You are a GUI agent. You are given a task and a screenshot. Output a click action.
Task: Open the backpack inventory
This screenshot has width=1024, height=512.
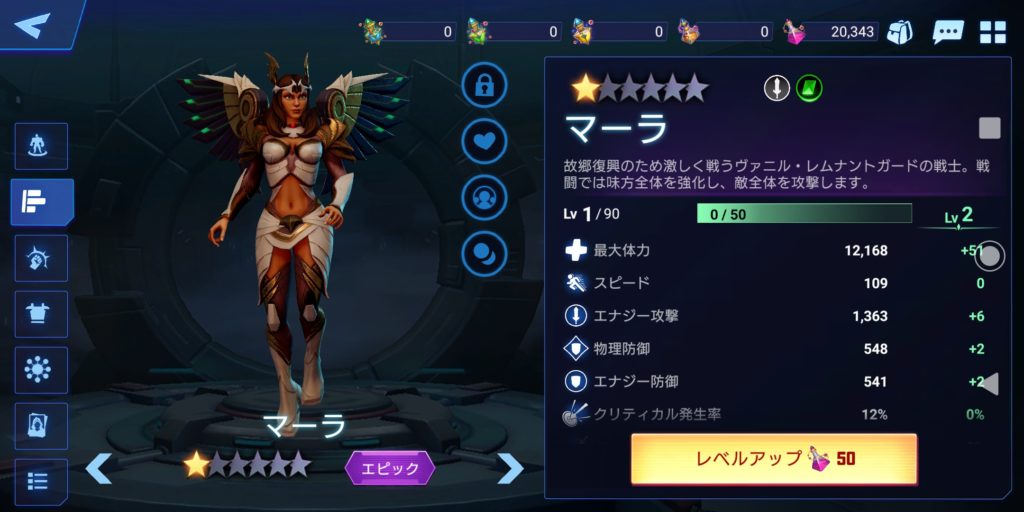tap(900, 31)
